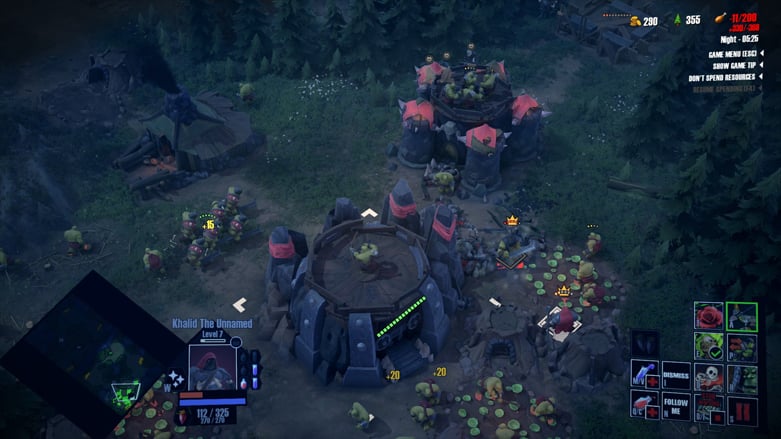Click the red pause bars button
This screenshot has height=439, width=781.
coord(742,409)
